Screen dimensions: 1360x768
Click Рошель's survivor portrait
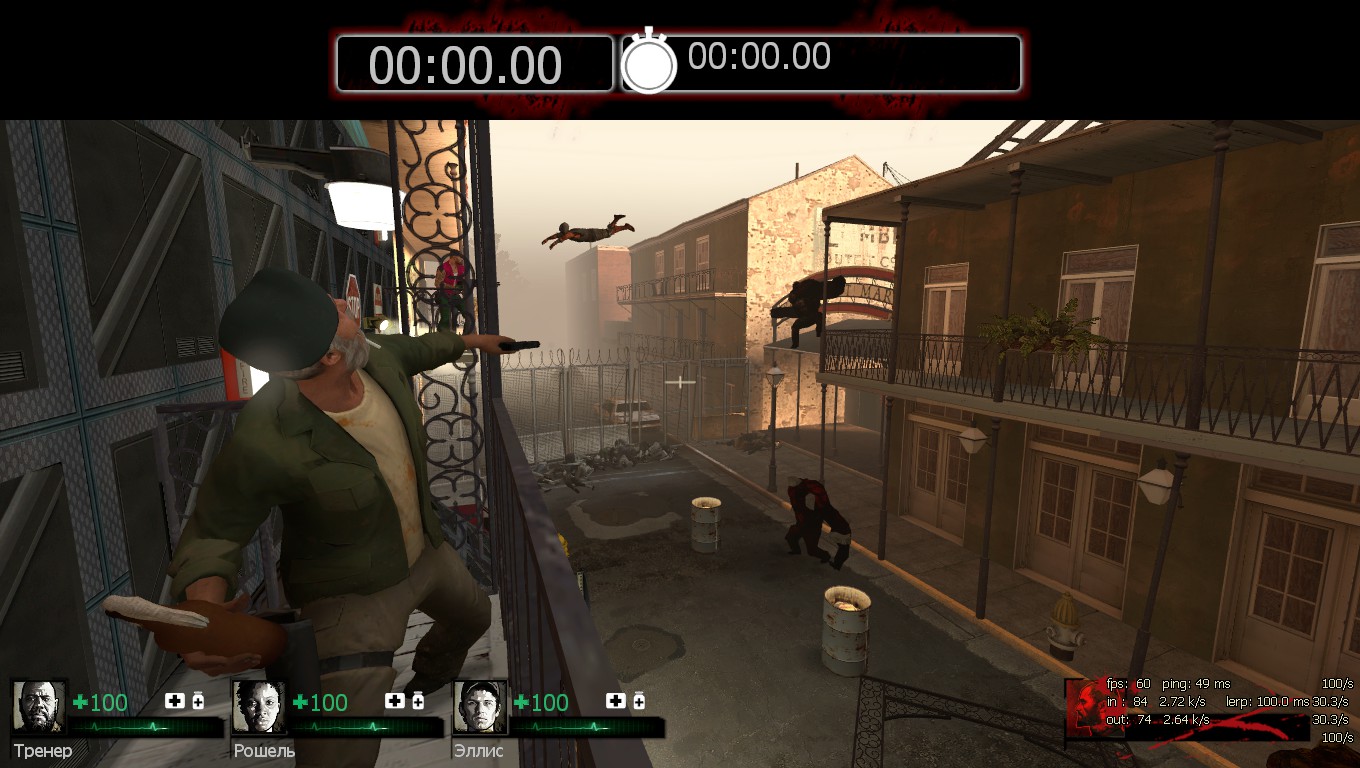coord(259,707)
